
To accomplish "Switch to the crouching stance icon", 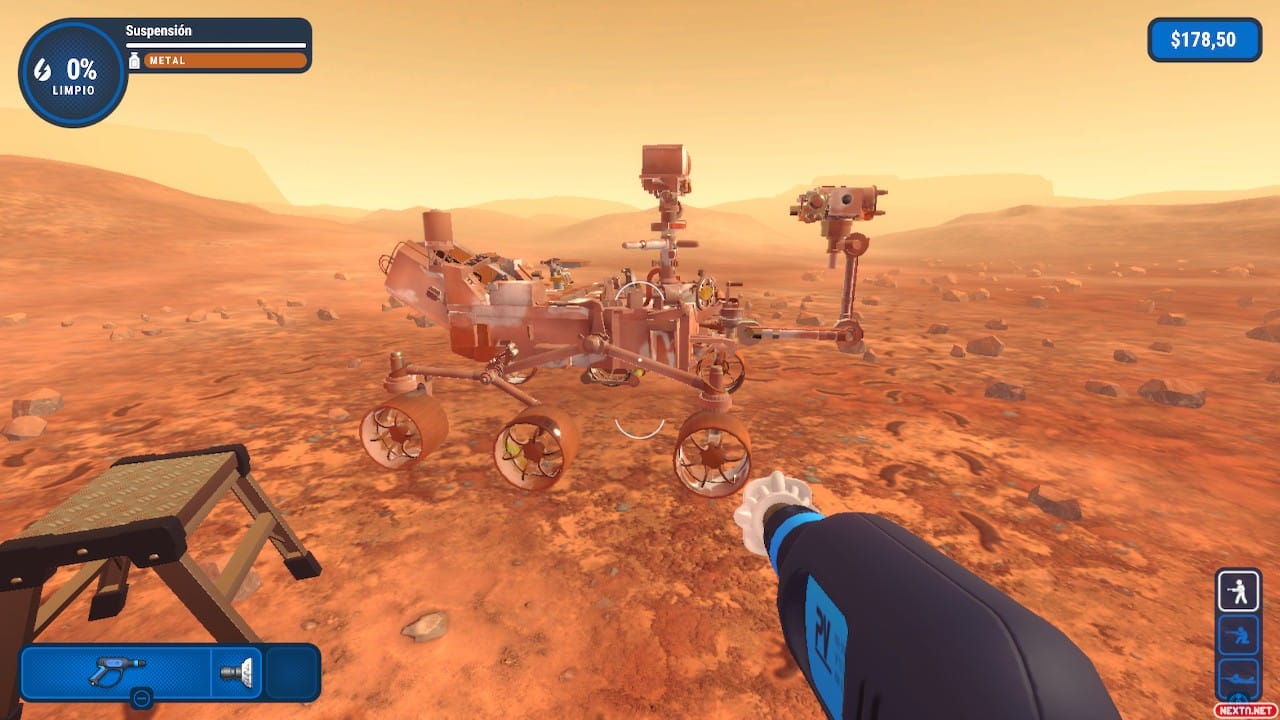I will (1238, 634).
